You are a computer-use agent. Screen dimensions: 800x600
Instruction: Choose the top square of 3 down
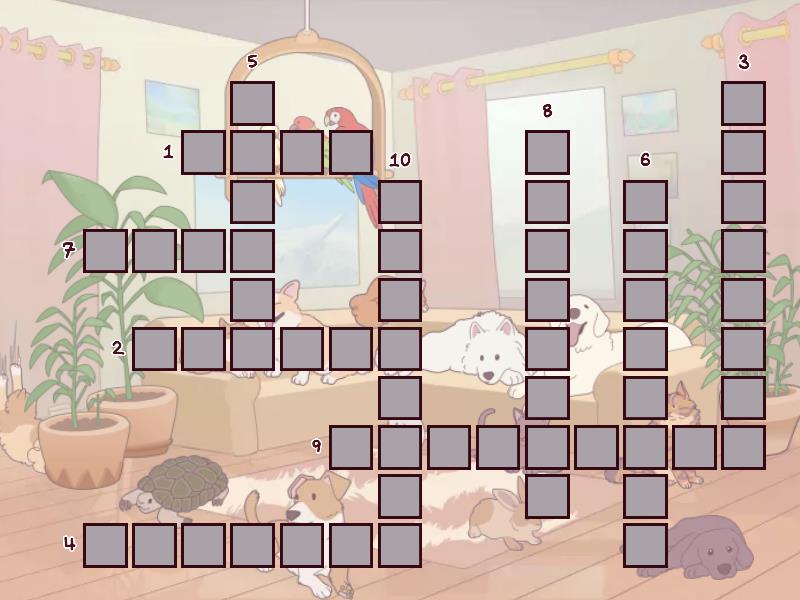click(743, 103)
